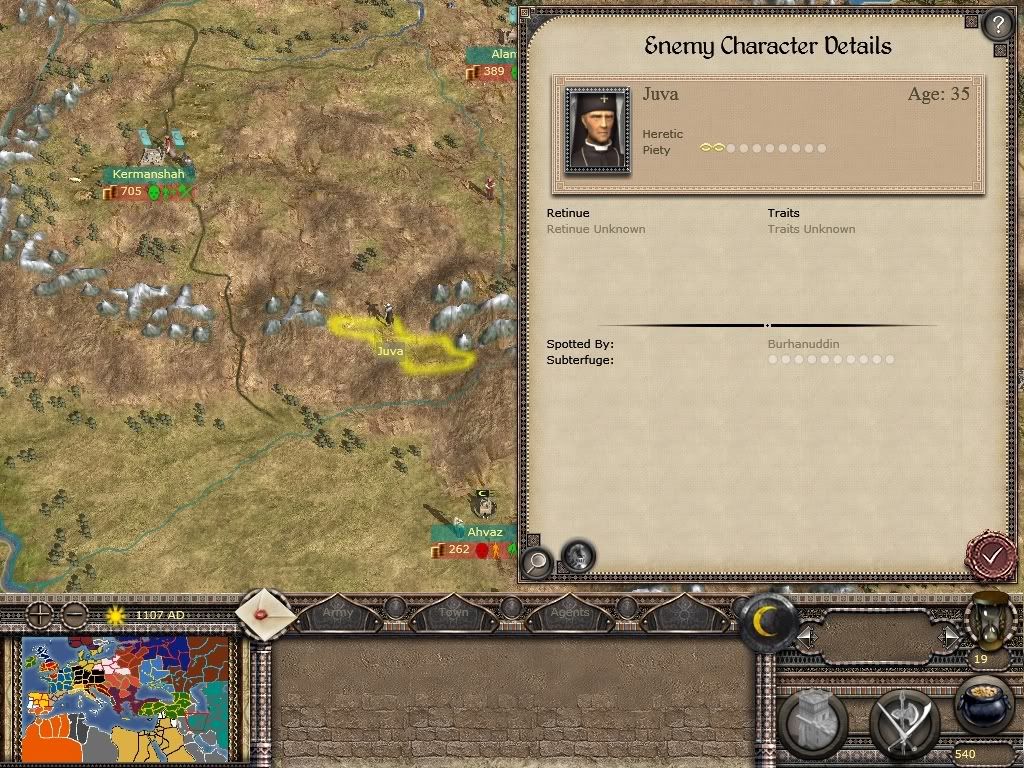
Task: Click the magnifying glass locate button
Action: click(536, 561)
